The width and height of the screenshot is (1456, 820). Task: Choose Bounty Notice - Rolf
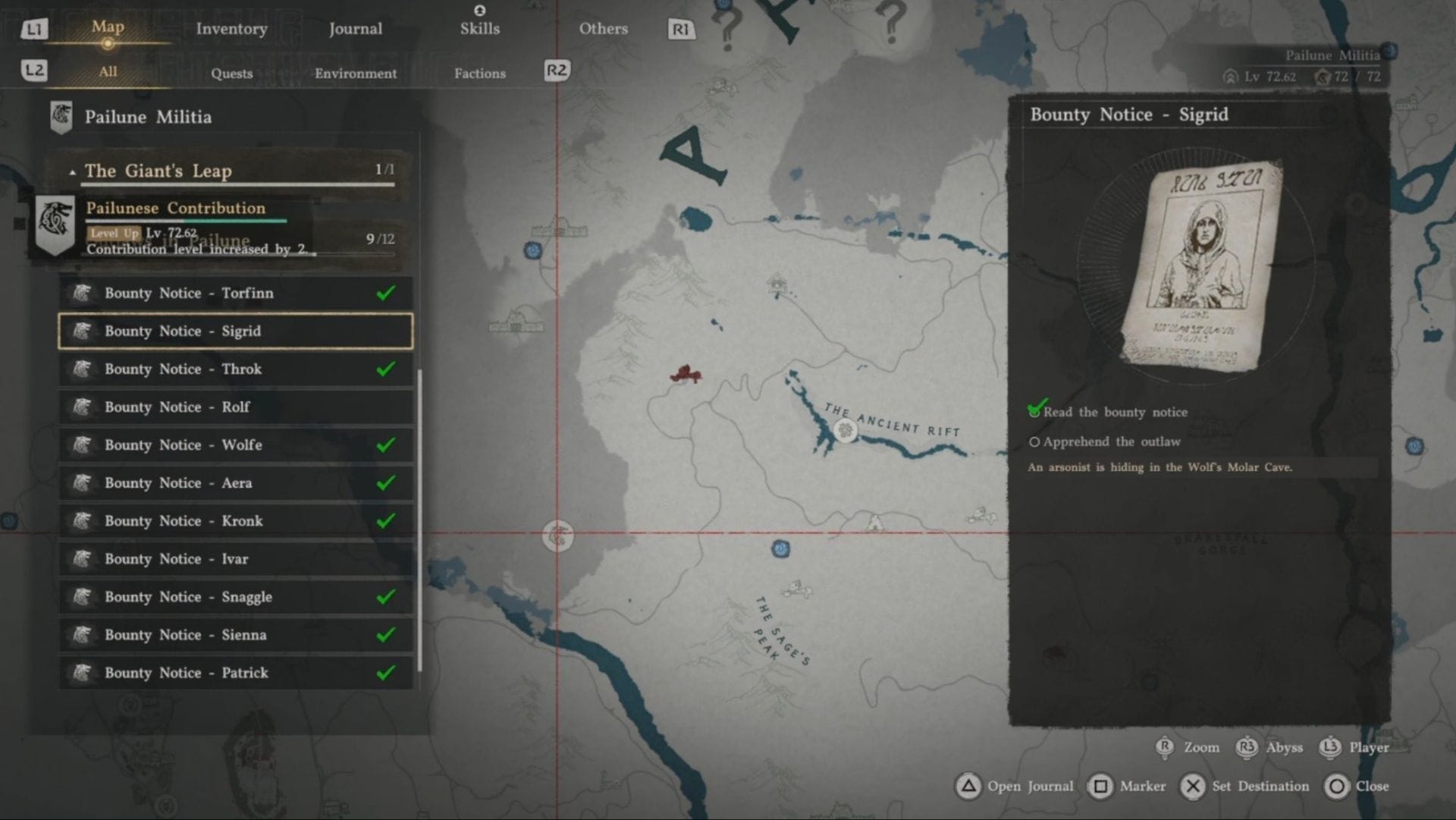pos(235,407)
